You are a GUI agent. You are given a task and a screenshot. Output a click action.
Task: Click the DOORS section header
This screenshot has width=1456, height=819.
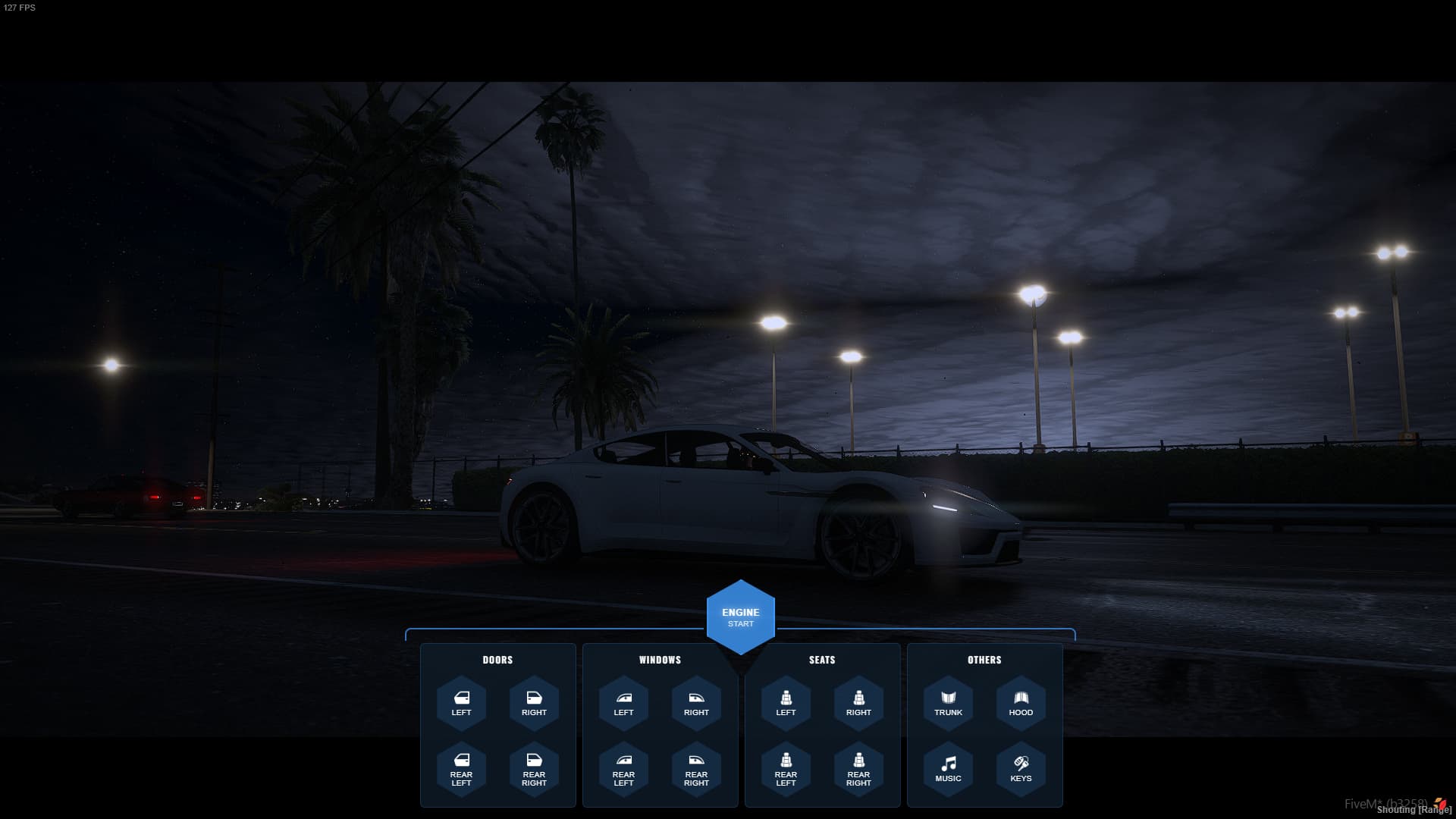pos(497,660)
